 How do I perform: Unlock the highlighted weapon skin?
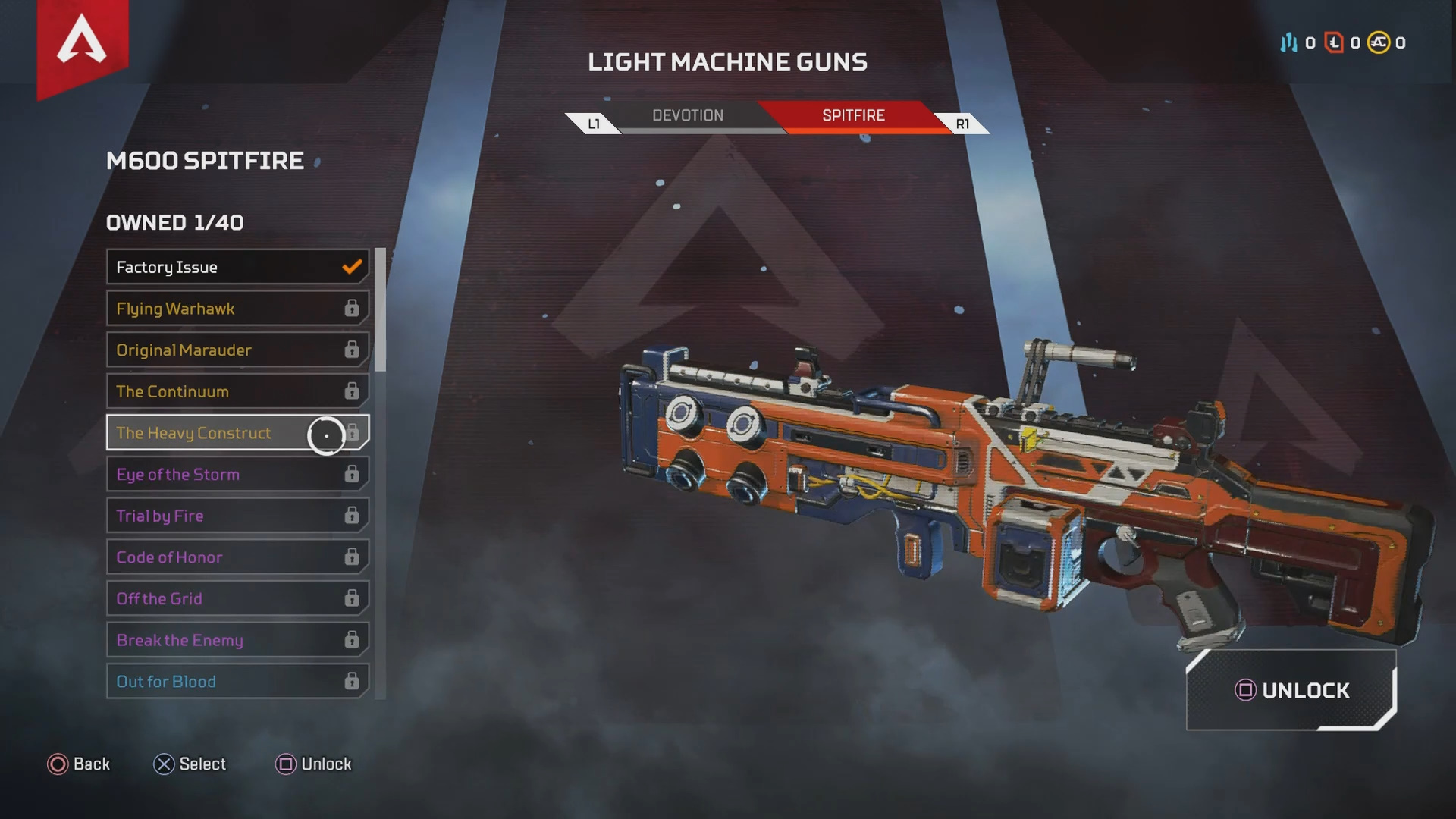coord(1291,690)
